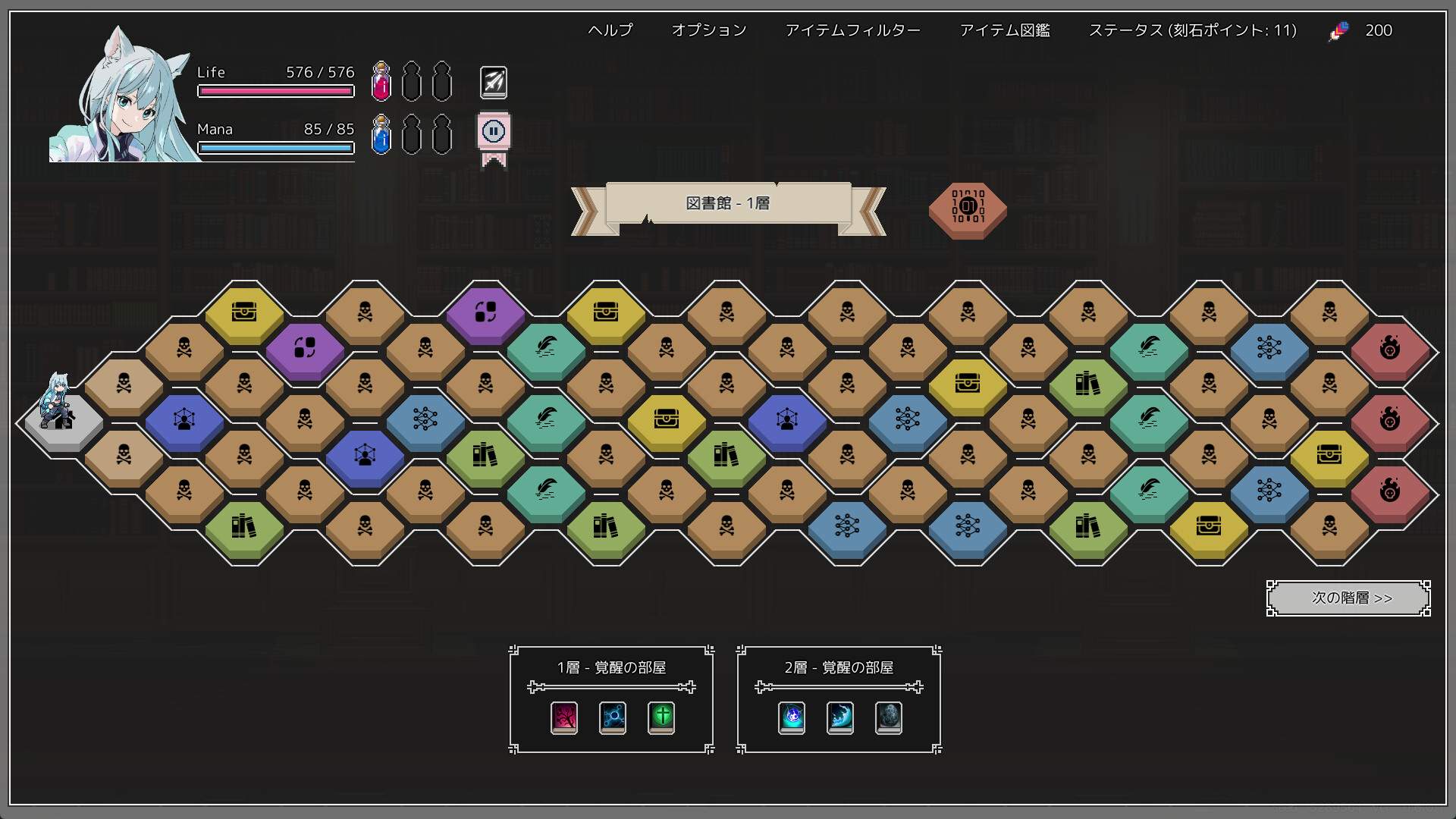The image size is (1456, 819).
Task: Click the pink Life bar
Action: (275, 91)
